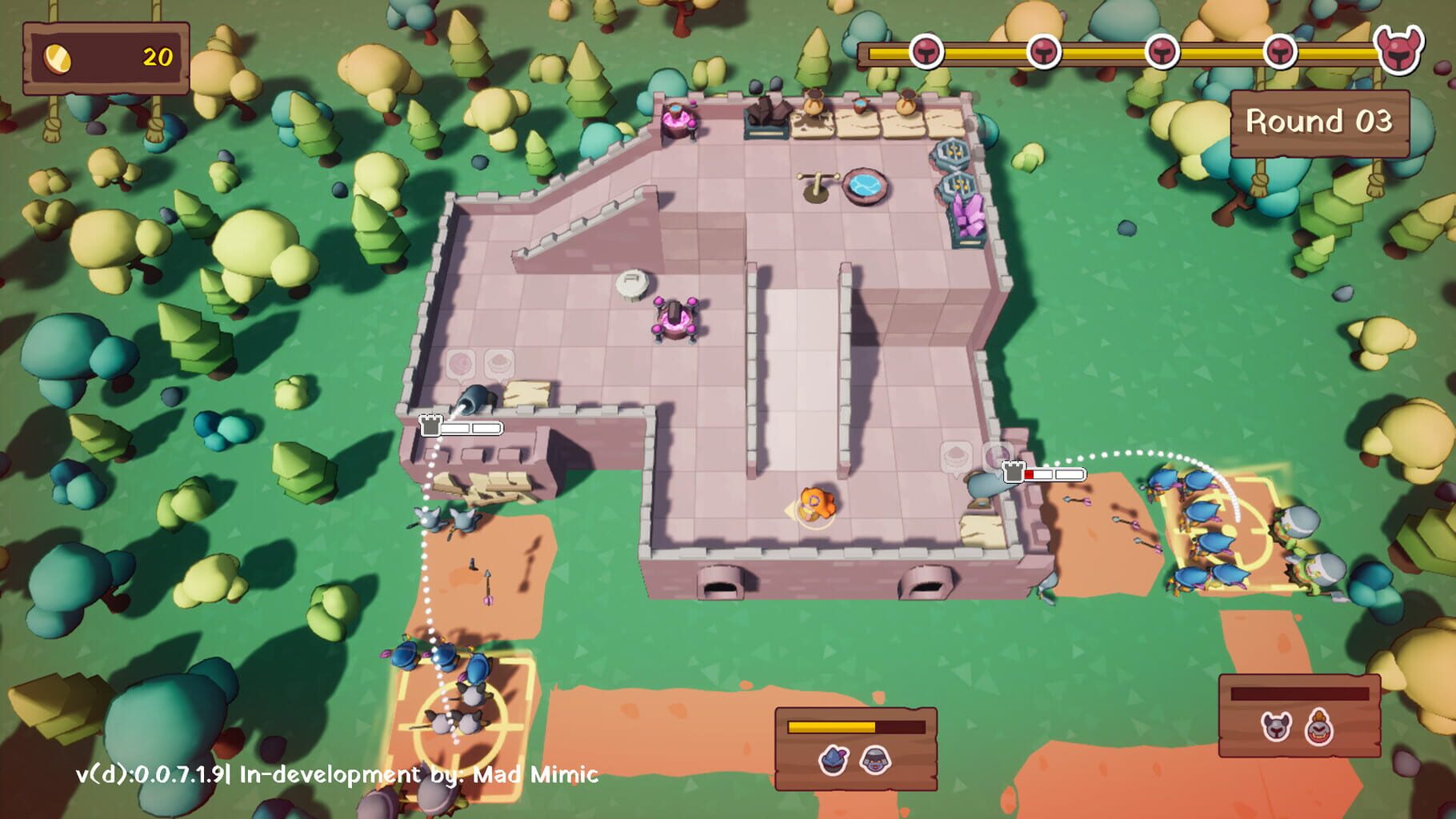The height and width of the screenshot is (819, 1456).
Task: Click the tower icon on the left ballista's health bar
Action: (430, 425)
